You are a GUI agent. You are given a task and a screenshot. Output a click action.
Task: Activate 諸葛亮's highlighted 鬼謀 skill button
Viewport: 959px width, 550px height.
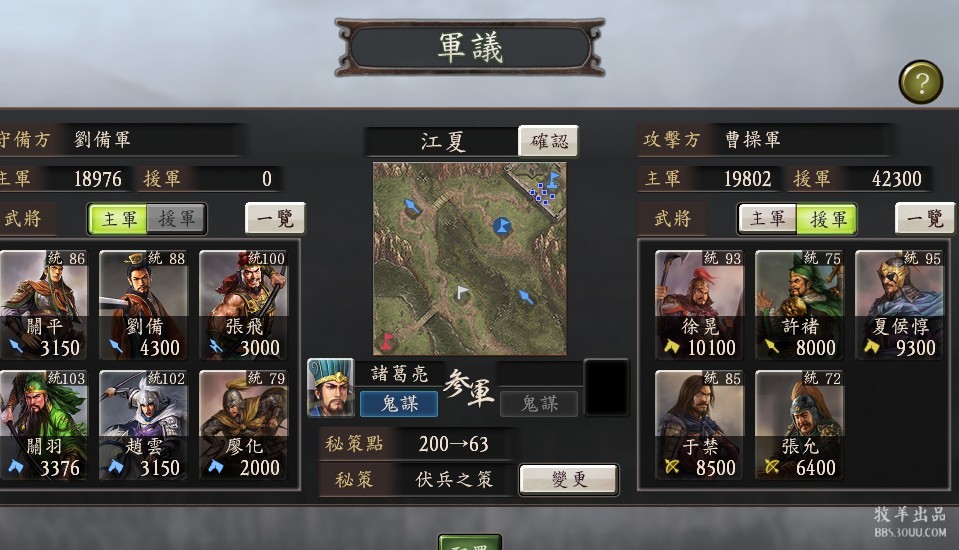397,403
